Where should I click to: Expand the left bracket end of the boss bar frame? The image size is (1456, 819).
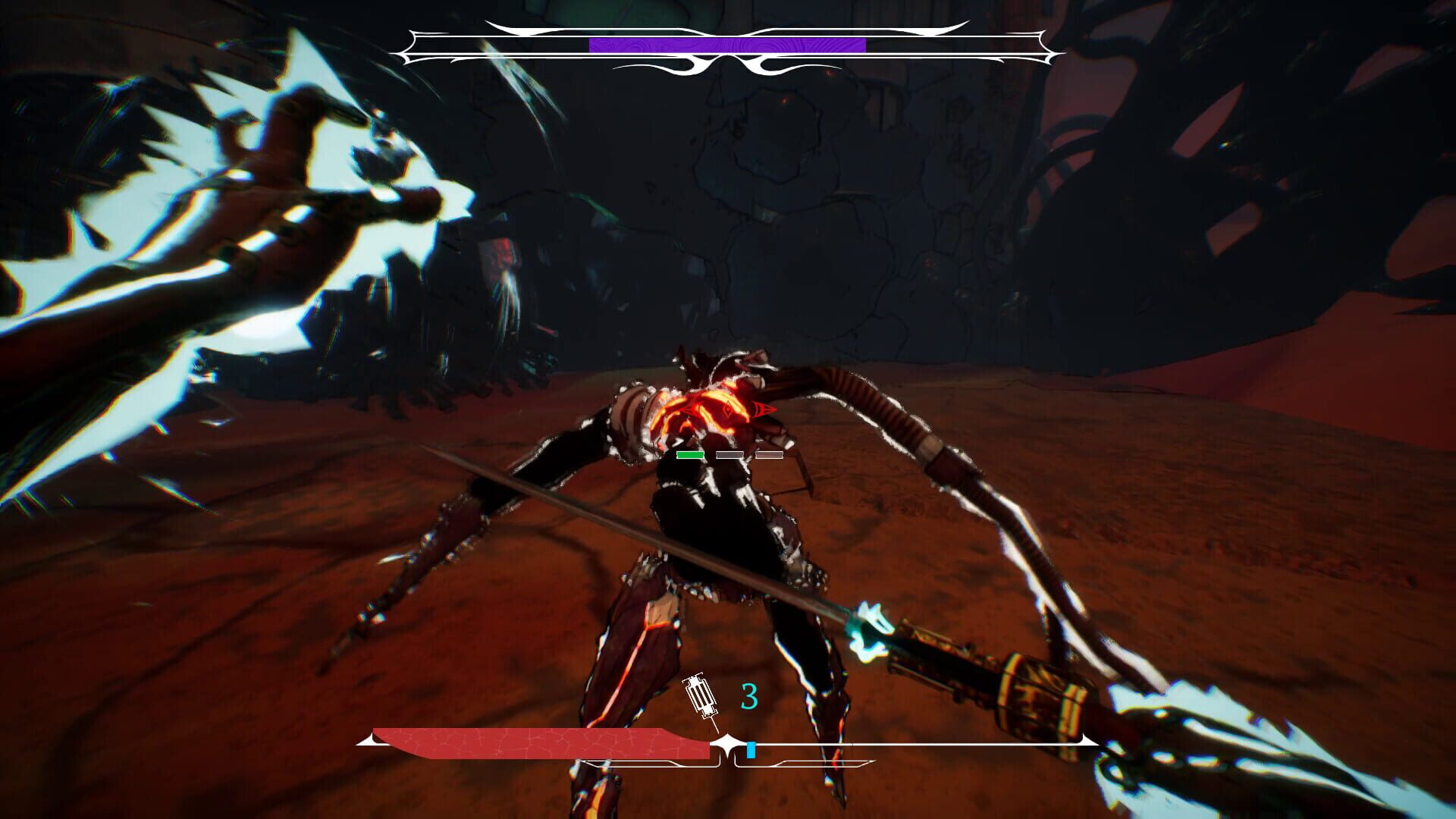click(411, 45)
